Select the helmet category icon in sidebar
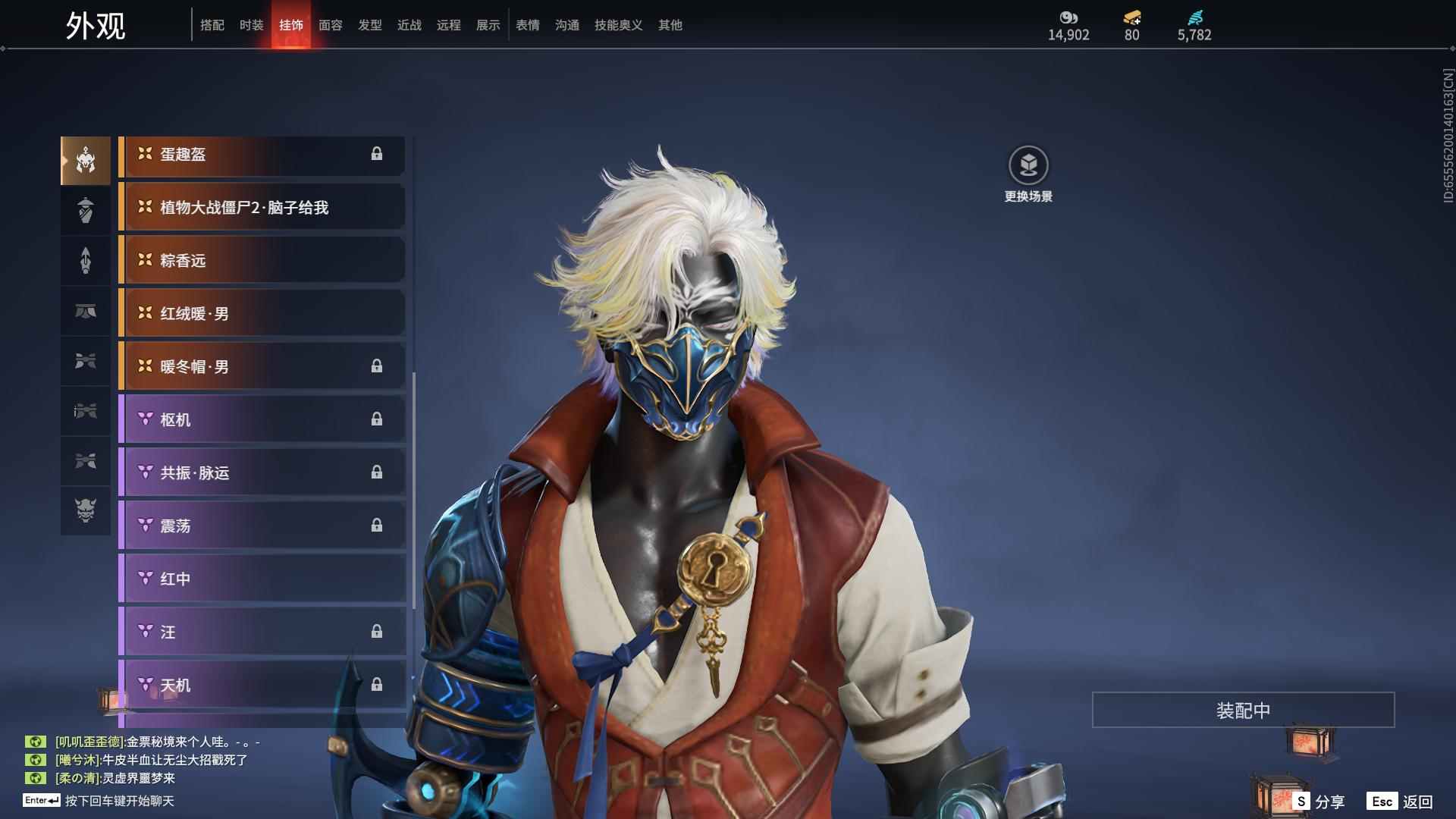1456x819 pixels. tap(86, 161)
